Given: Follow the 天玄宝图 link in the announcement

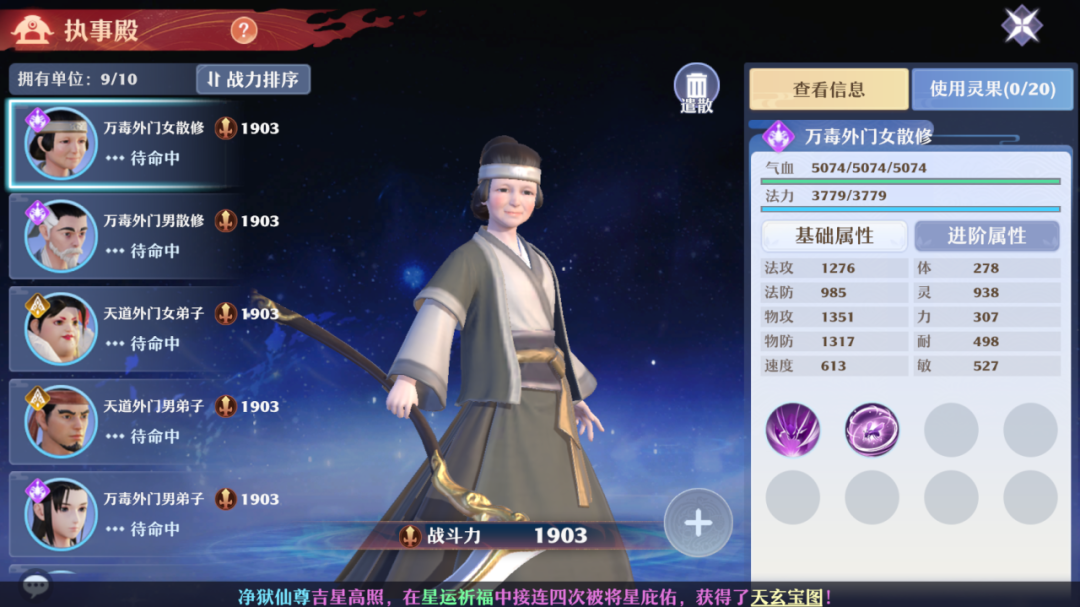Looking at the screenshot, I should click(787, 597).
